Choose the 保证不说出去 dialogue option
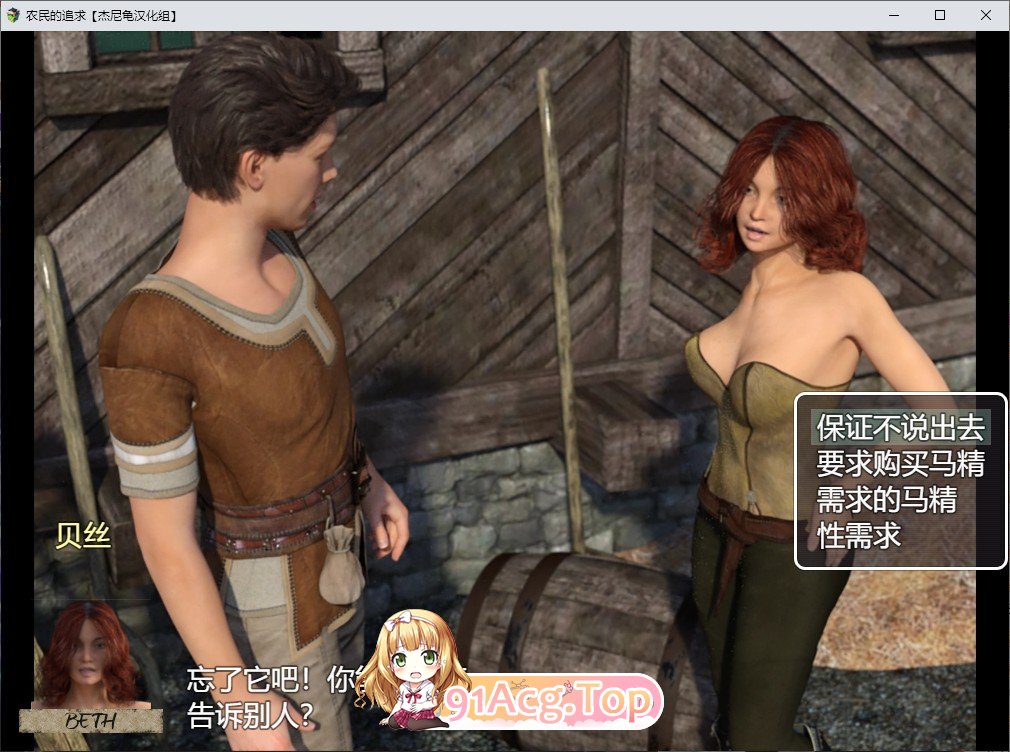Viewport: 1010px width, 752px height. (901, 428)
